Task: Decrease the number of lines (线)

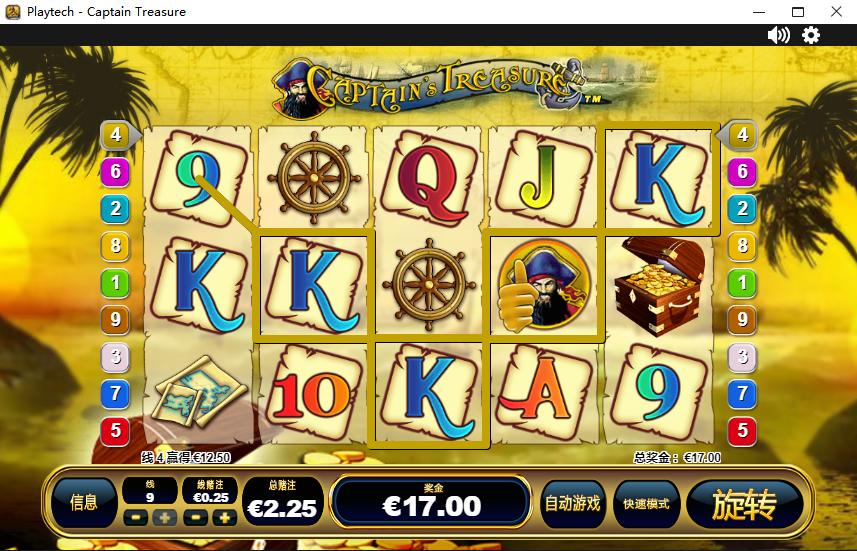Action: (136, 518)
